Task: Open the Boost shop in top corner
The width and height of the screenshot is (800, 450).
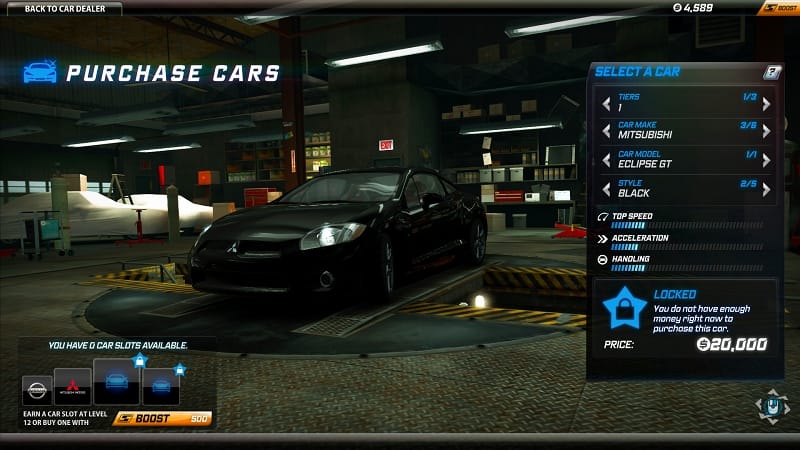Action: pos(777,8)
